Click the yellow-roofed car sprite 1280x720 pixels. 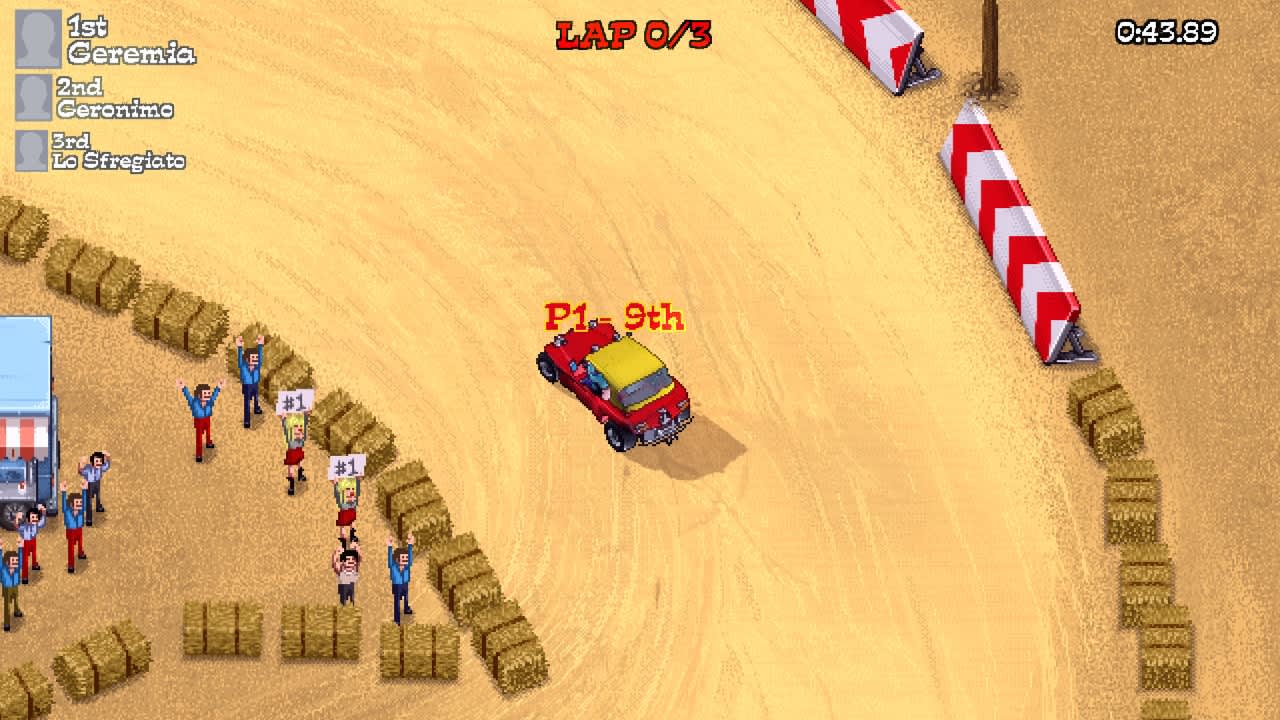click(x=625, y=370)
